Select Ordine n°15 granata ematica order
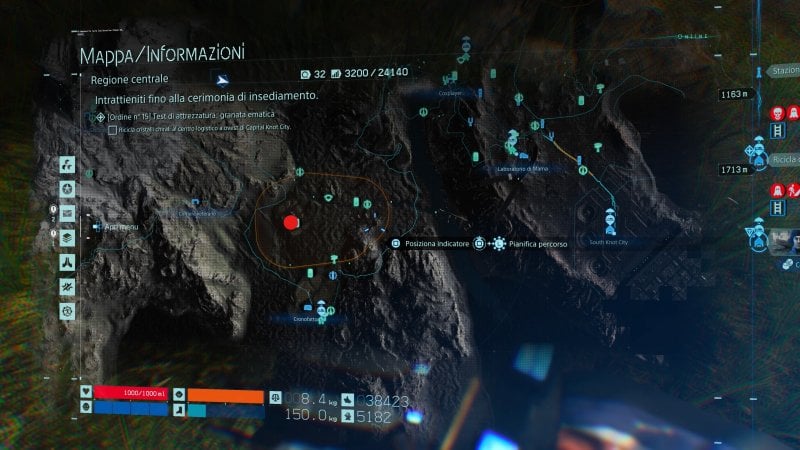The width and height of the screenshot is (800, 450). 190,116
